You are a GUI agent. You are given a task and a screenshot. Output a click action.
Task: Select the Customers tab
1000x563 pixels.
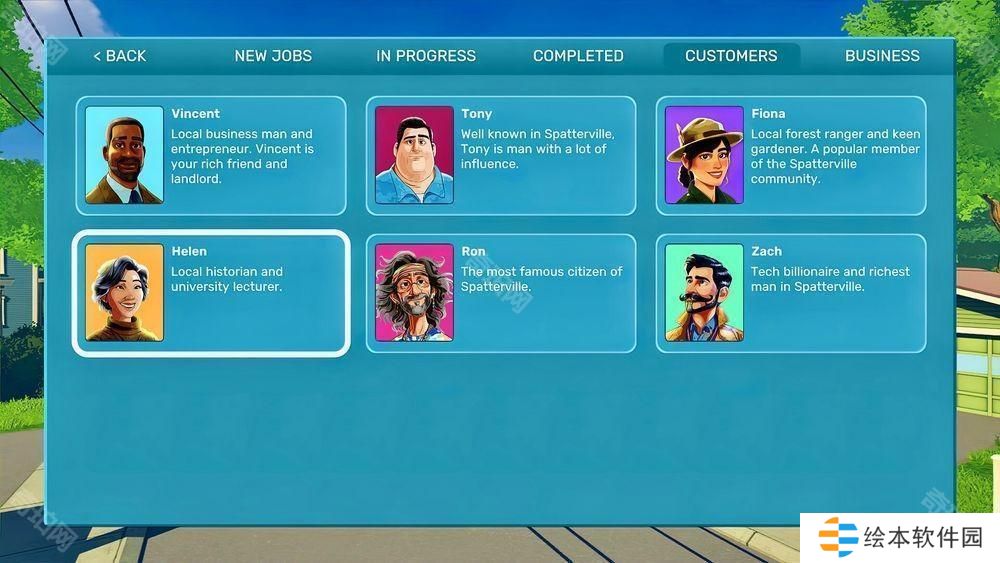pos(731,56)
